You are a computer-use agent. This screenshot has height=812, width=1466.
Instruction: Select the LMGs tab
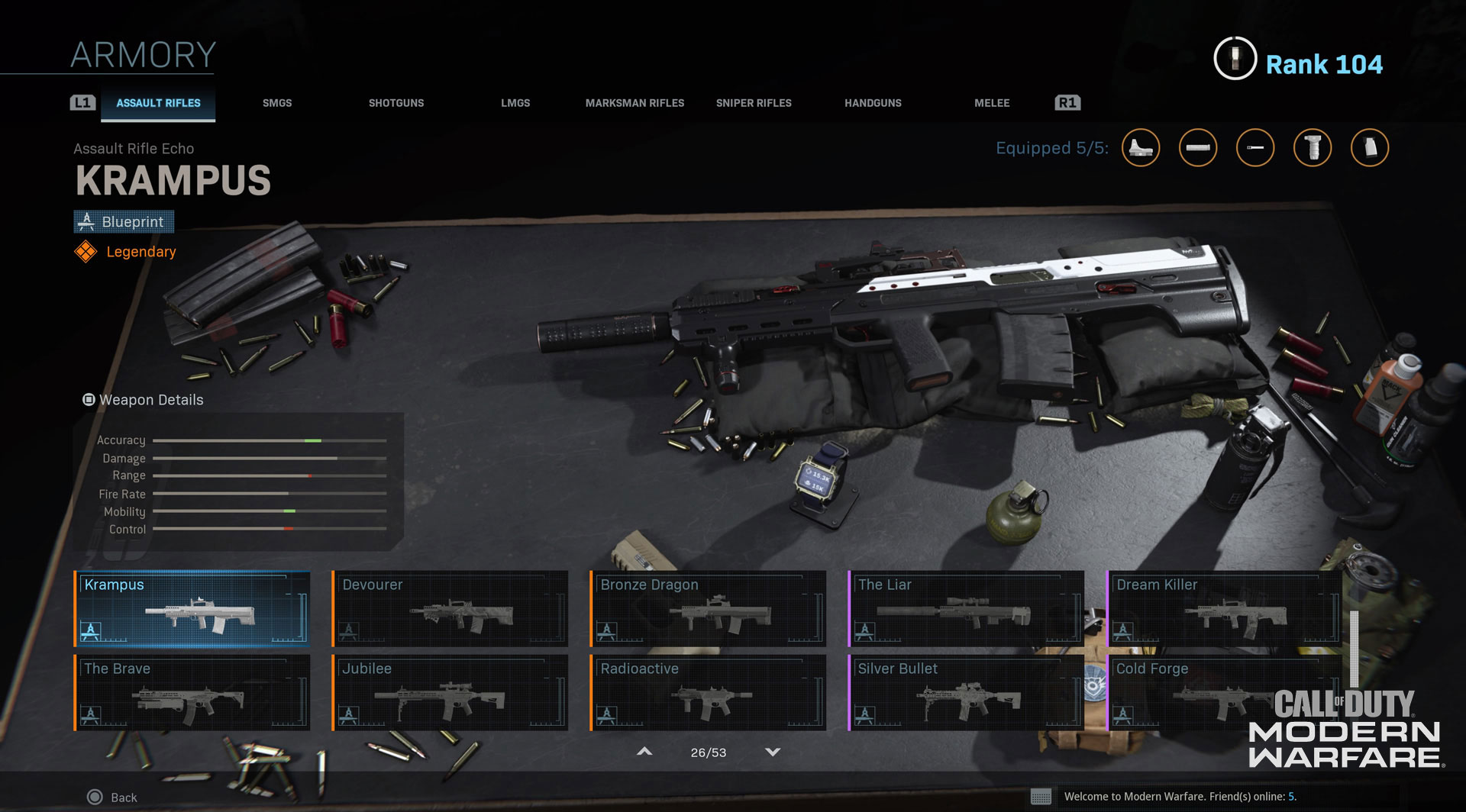tap(515, 103)
